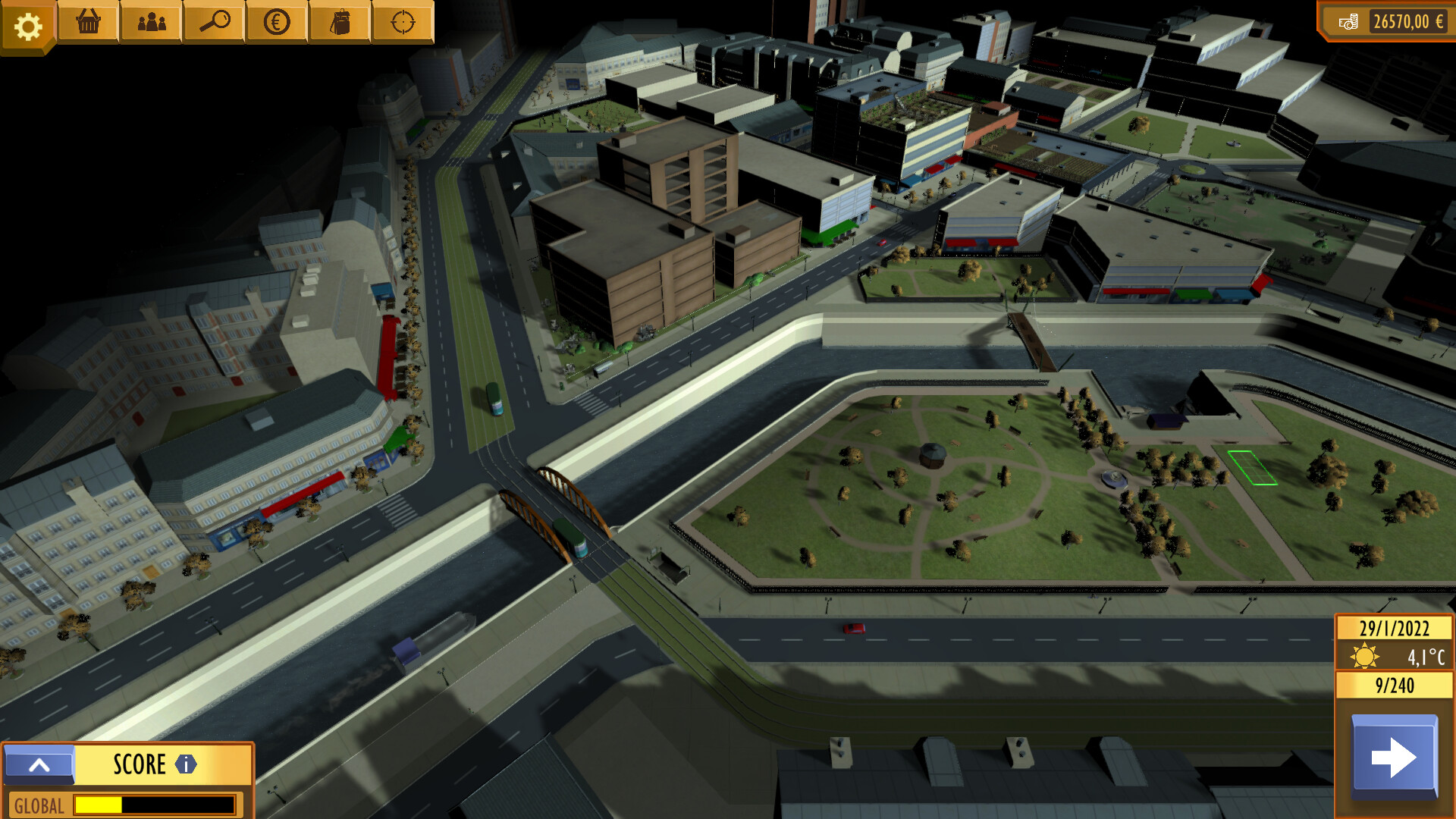The width and height of the screenshot is (1456, 819).
Task: Open the Euro finances panel
Action: pyautogui.click(x=276, y=23)
